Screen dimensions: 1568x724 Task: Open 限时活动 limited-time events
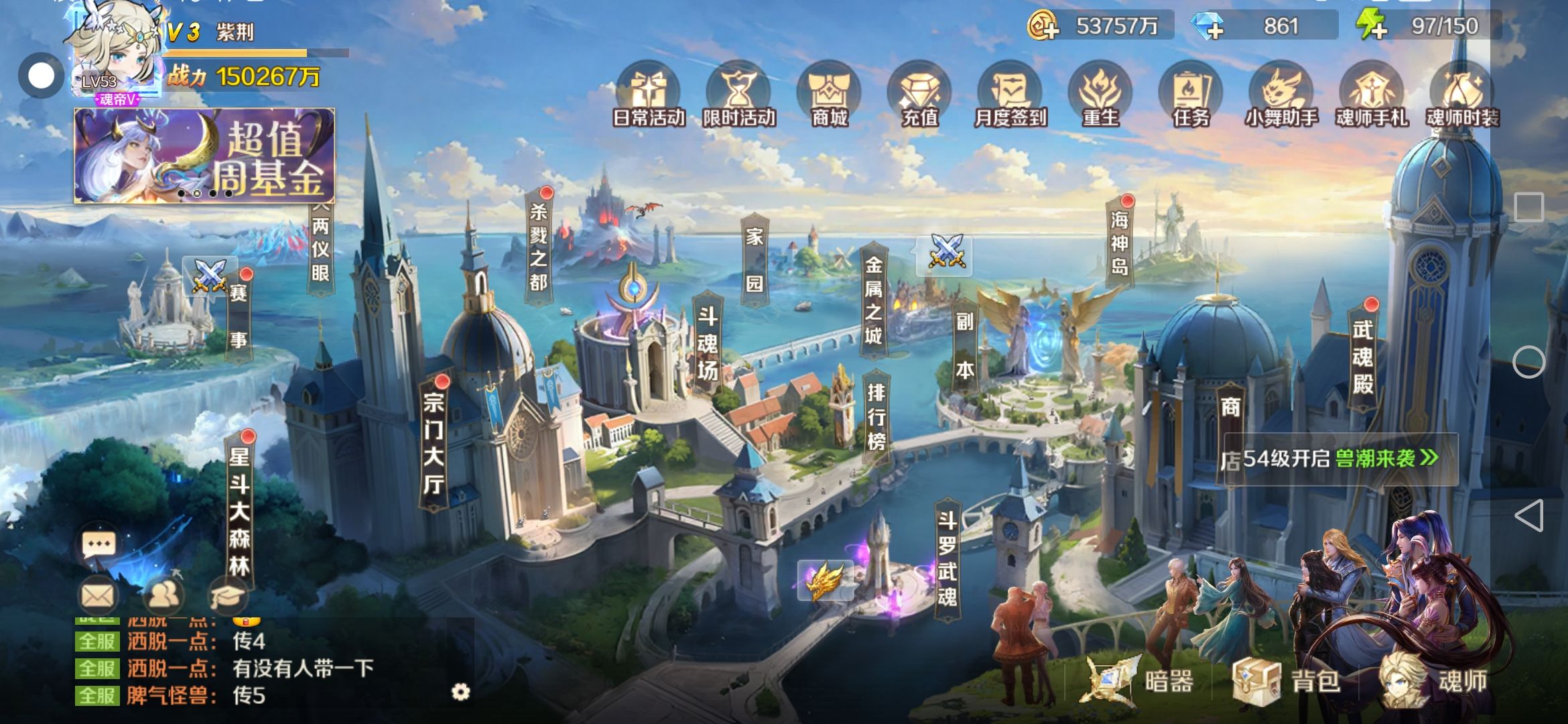pos(738,97)
